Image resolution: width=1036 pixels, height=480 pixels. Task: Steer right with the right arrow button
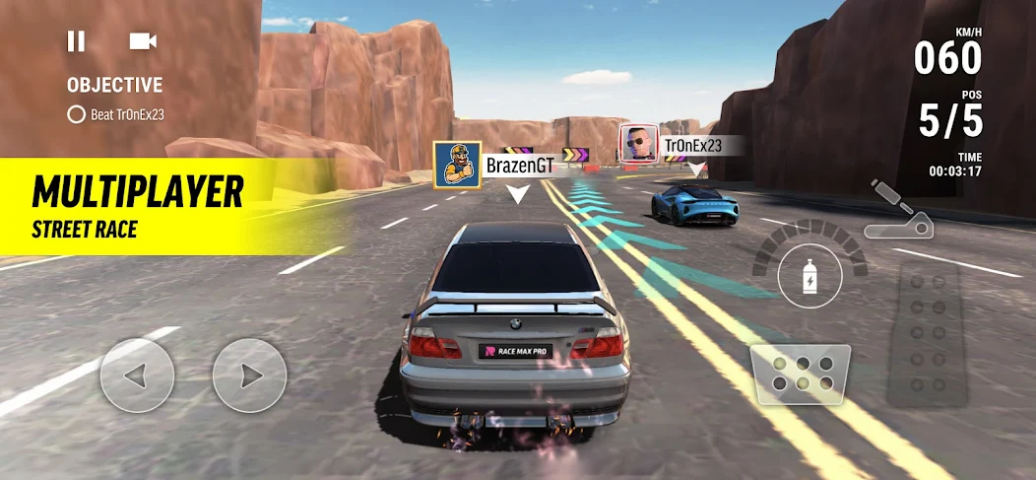[x=250, y=376]
